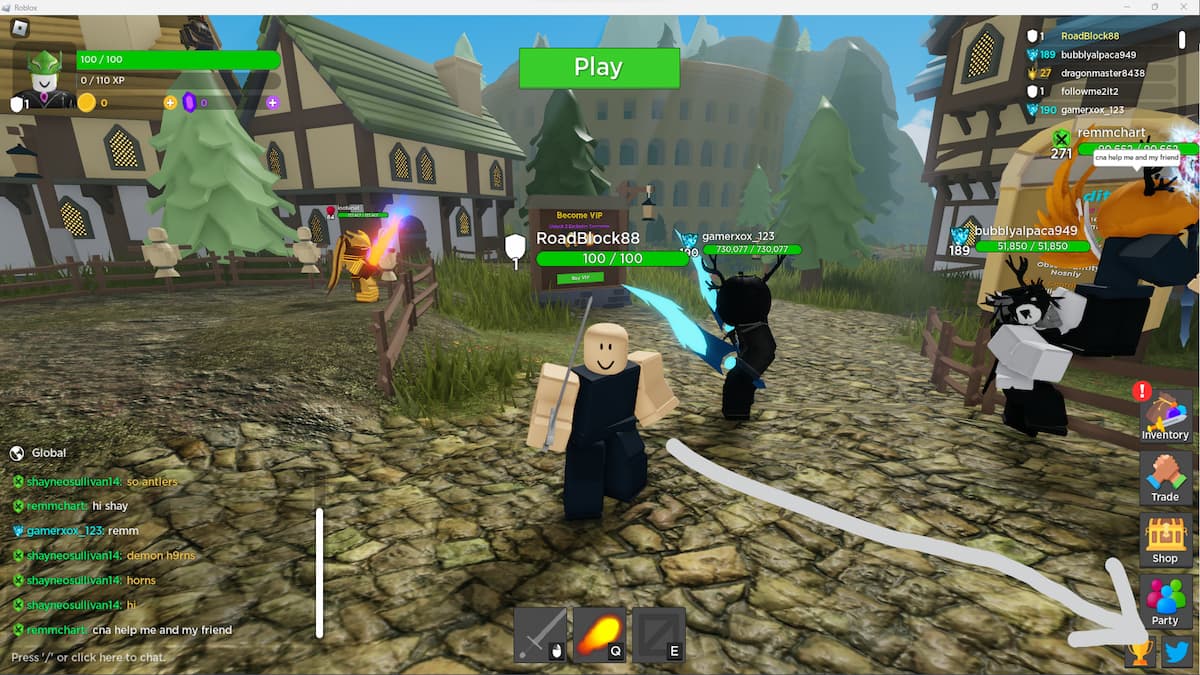Viewport: 1200px width, 675px height.
Task: Click the green Play button
Action: (599, 68)
